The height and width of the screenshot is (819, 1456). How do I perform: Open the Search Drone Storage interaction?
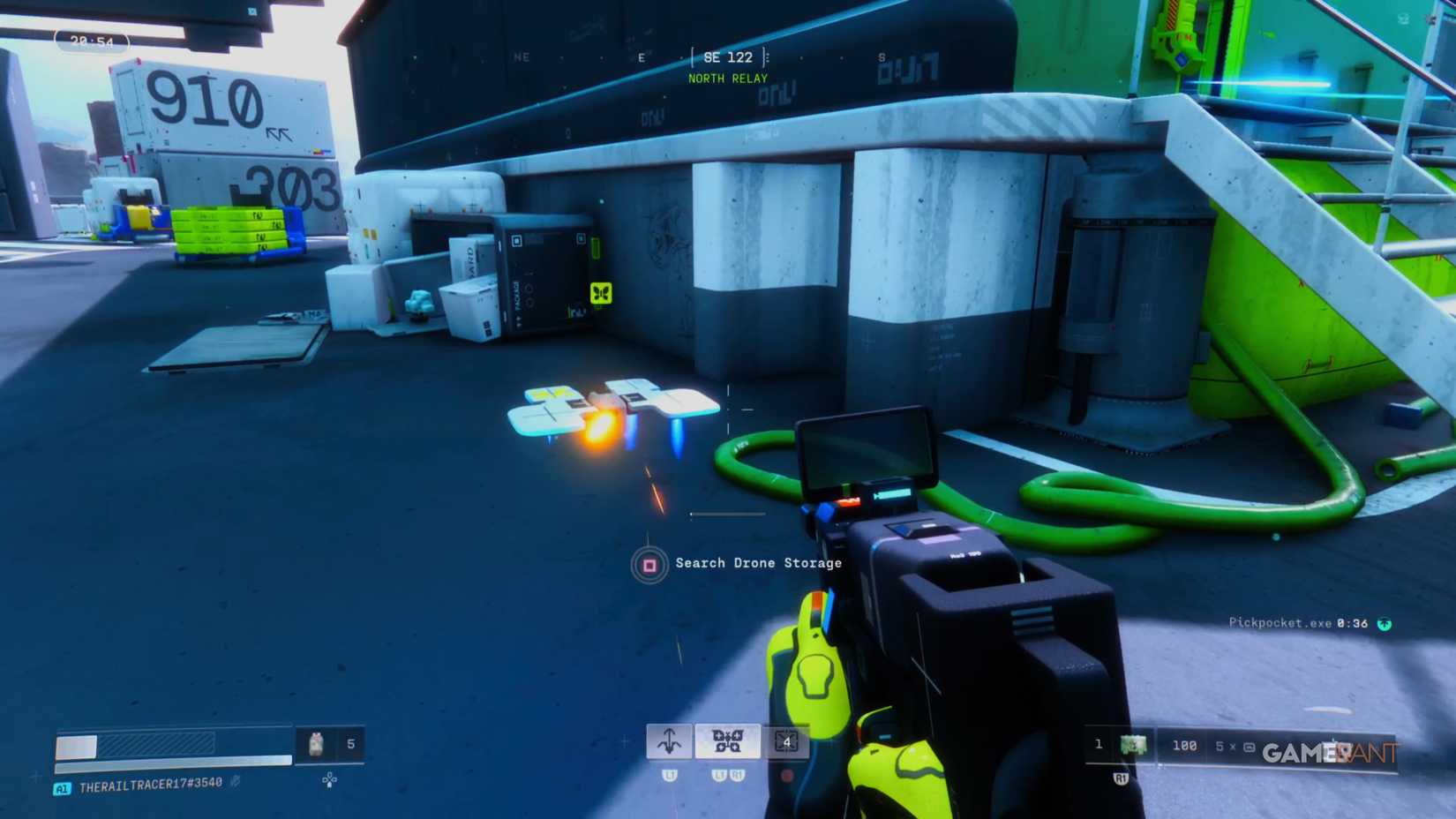pos(757,563)
